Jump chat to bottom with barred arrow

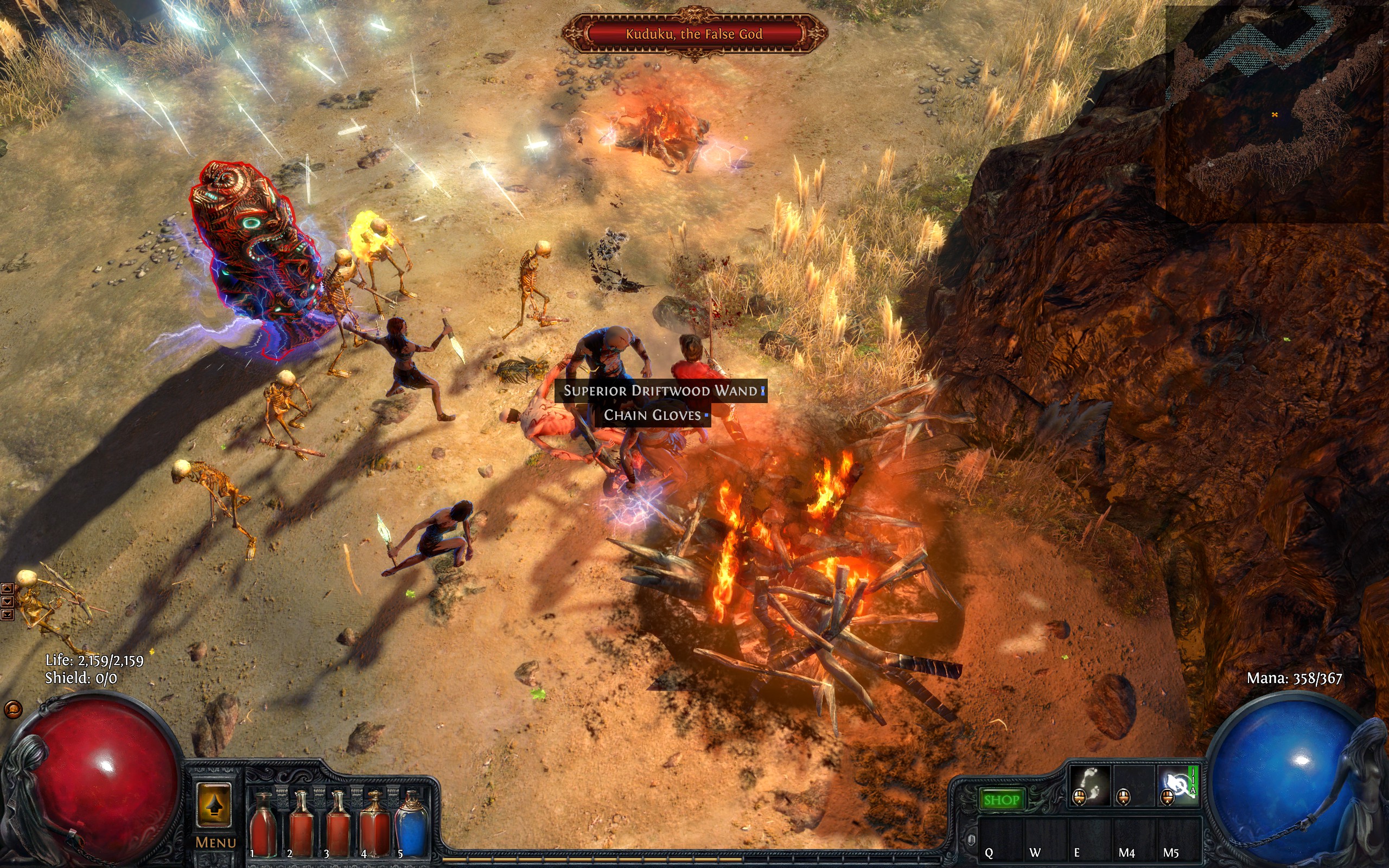pyautogui.click(x=7, y=615)
